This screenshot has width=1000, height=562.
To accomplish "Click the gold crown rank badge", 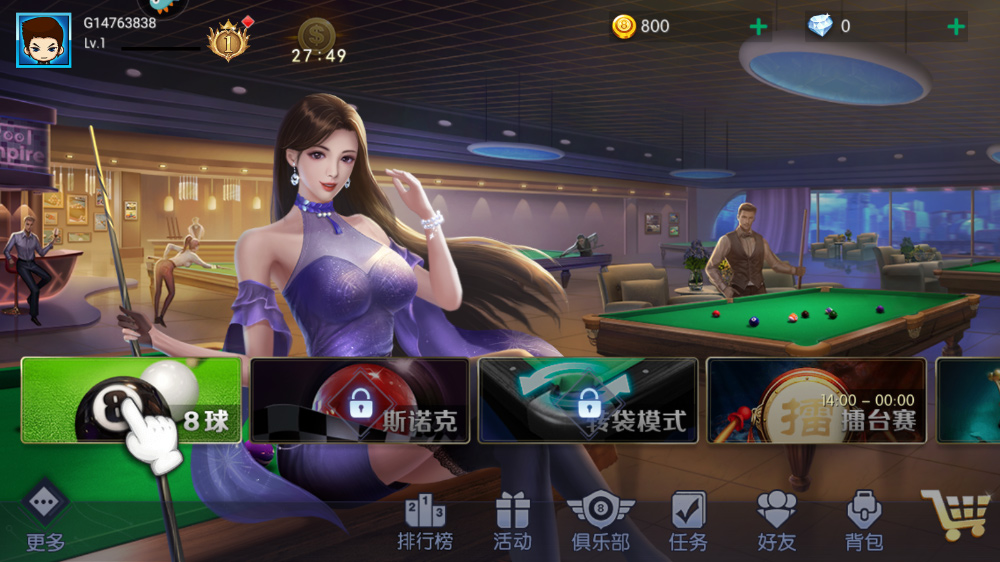I will click(x=227, y=41).
